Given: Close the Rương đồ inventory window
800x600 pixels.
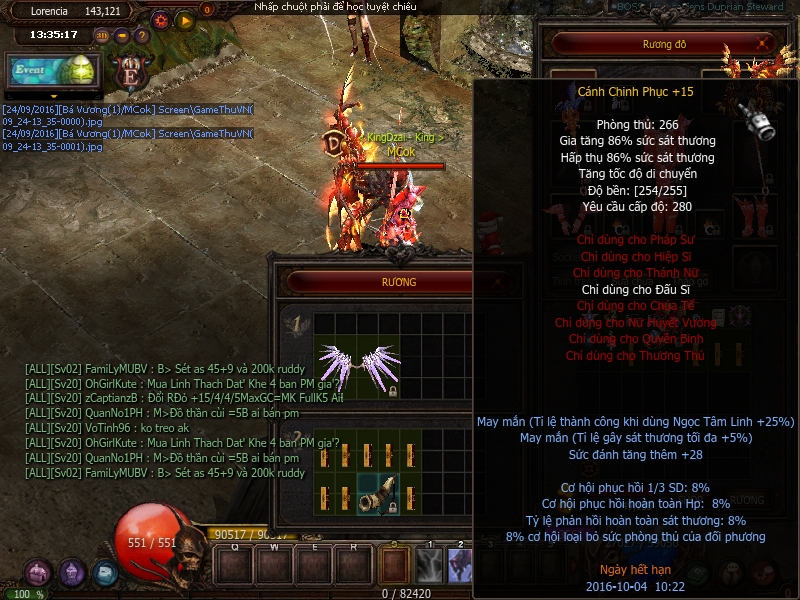Looking at the screenshot, I should [x=764, y=44].
